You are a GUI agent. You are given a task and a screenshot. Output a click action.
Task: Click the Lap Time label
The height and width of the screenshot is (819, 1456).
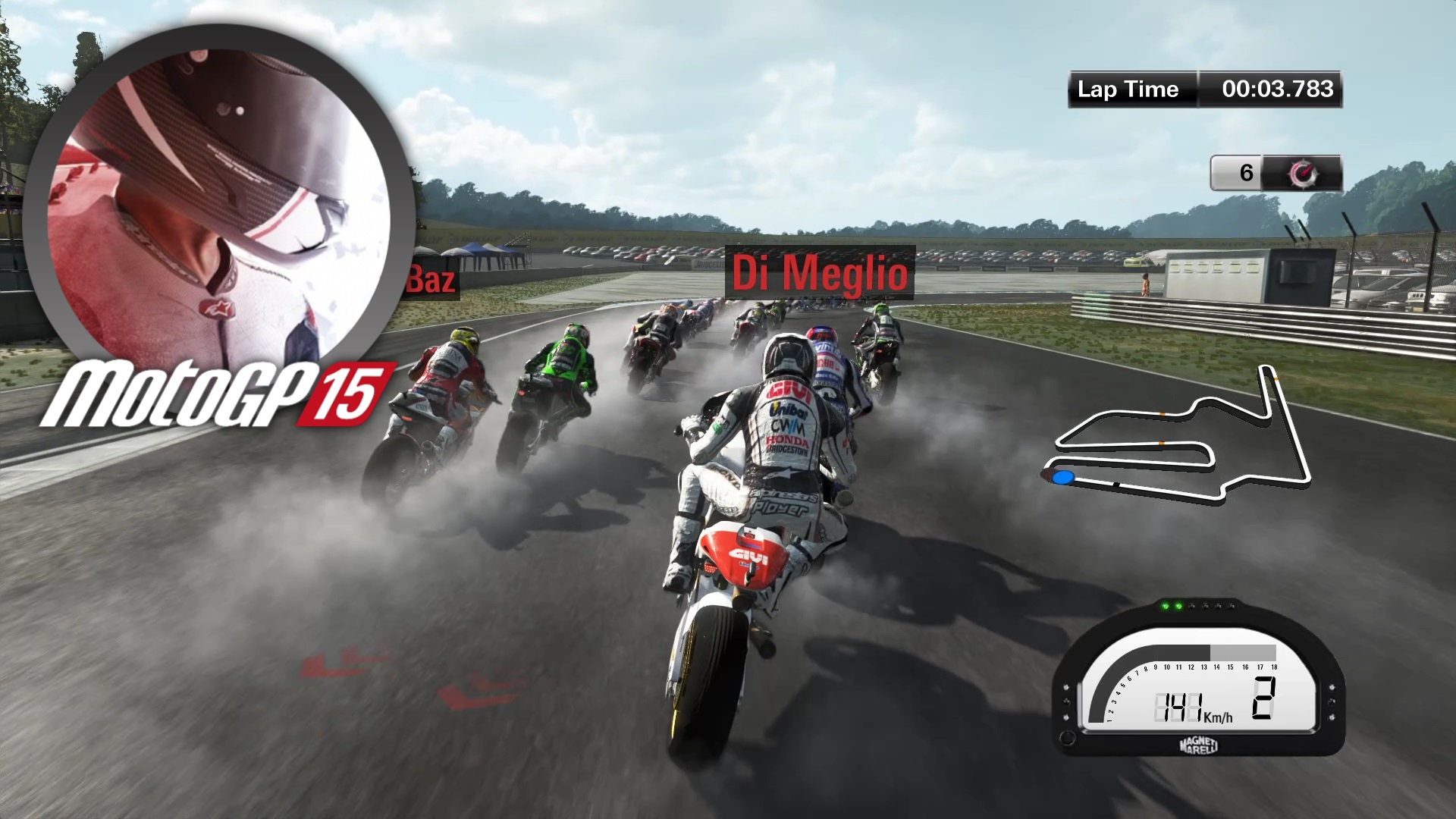(1128, 89)
